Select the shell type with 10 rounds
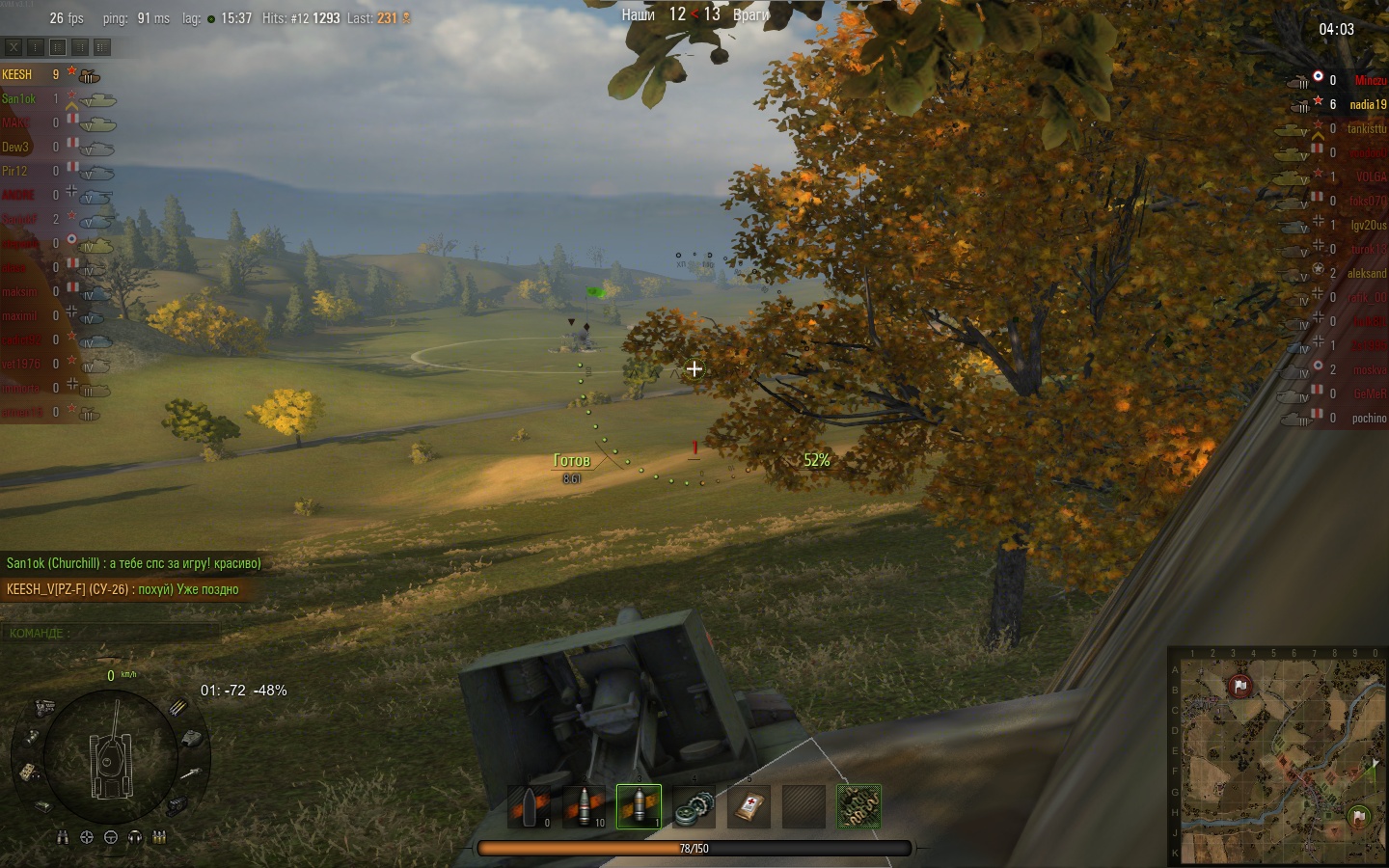This screenshot has width=1389, height=868. pos(585,806)
